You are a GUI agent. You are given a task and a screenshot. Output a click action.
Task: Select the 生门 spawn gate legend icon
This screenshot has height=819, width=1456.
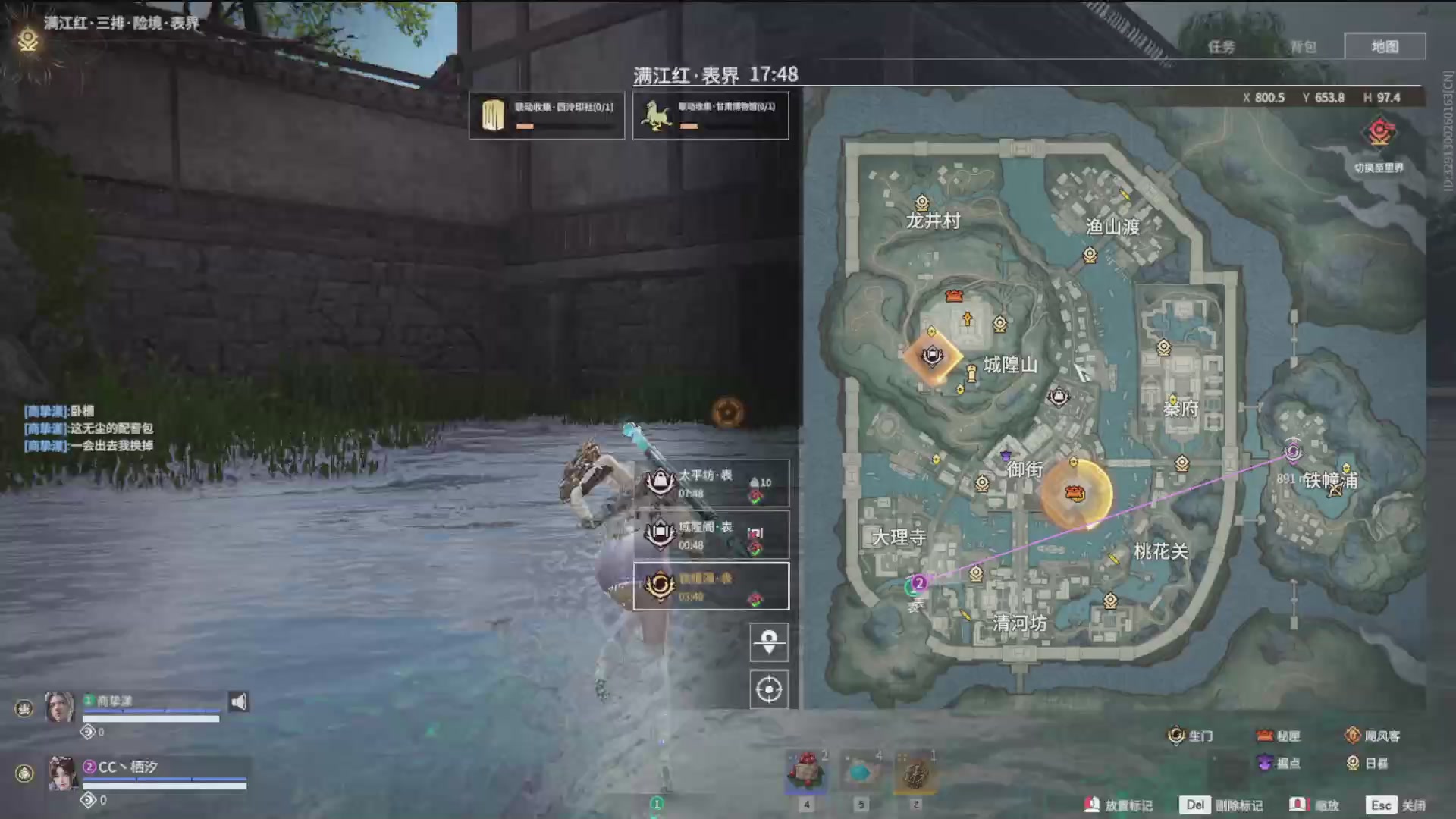point(1177,736)
